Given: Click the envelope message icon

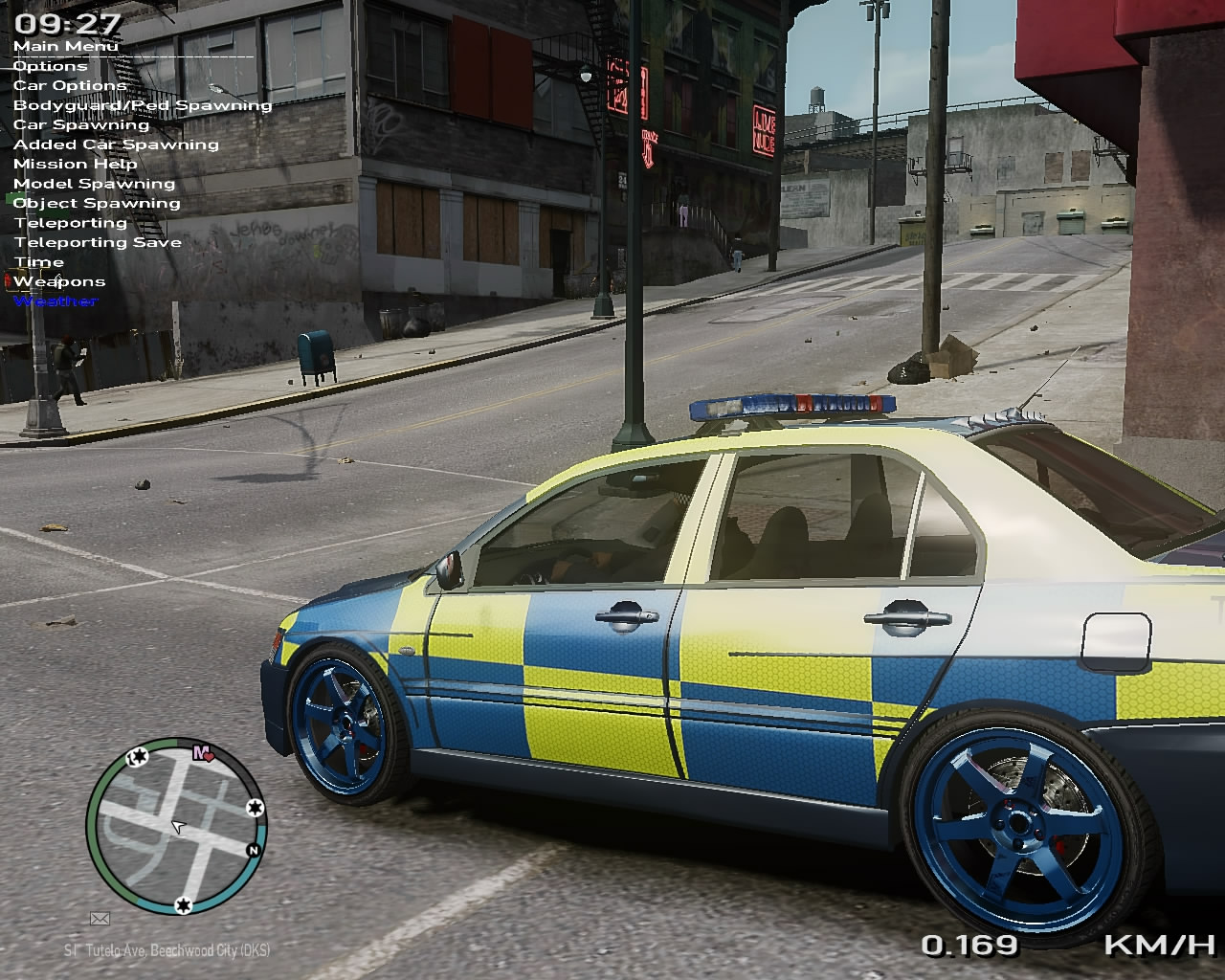Looking at the screenshot, I should coord(100,919).
